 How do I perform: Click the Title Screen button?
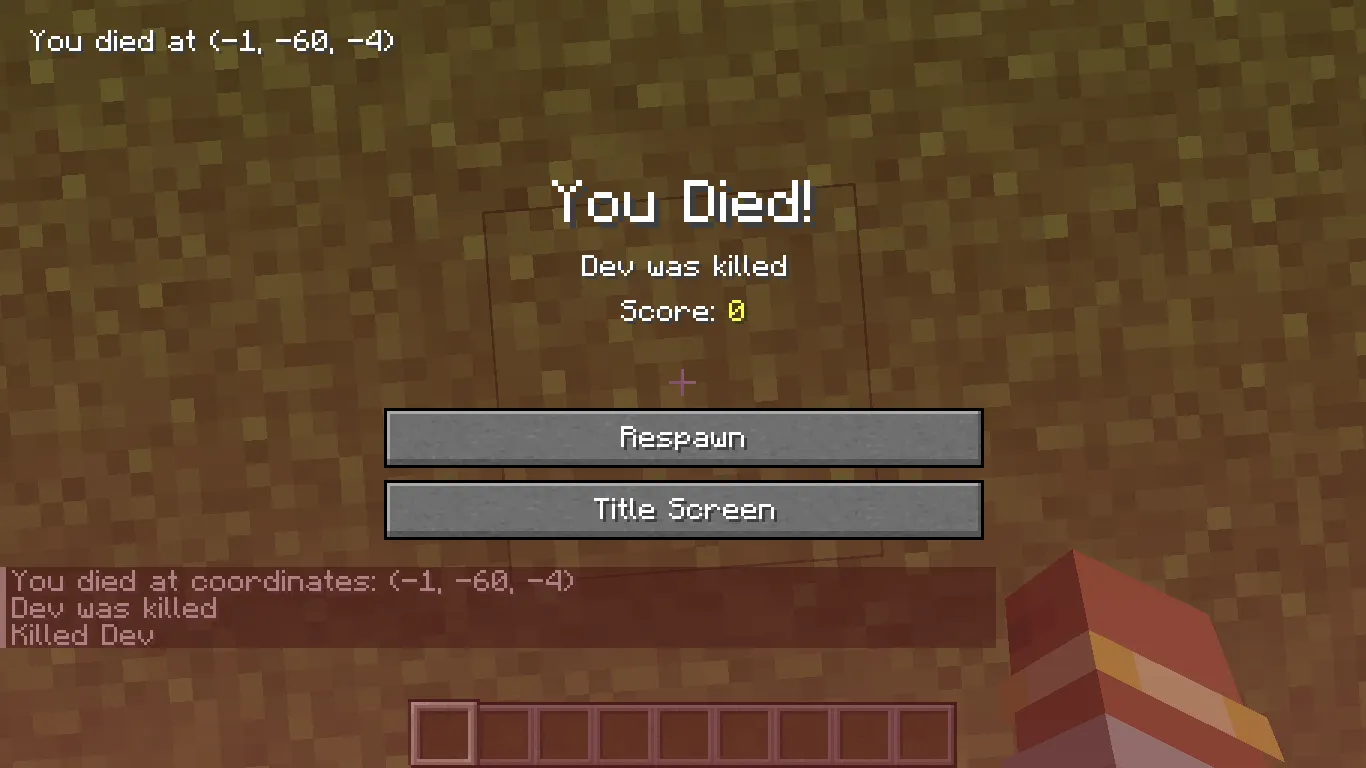[683, 509]
